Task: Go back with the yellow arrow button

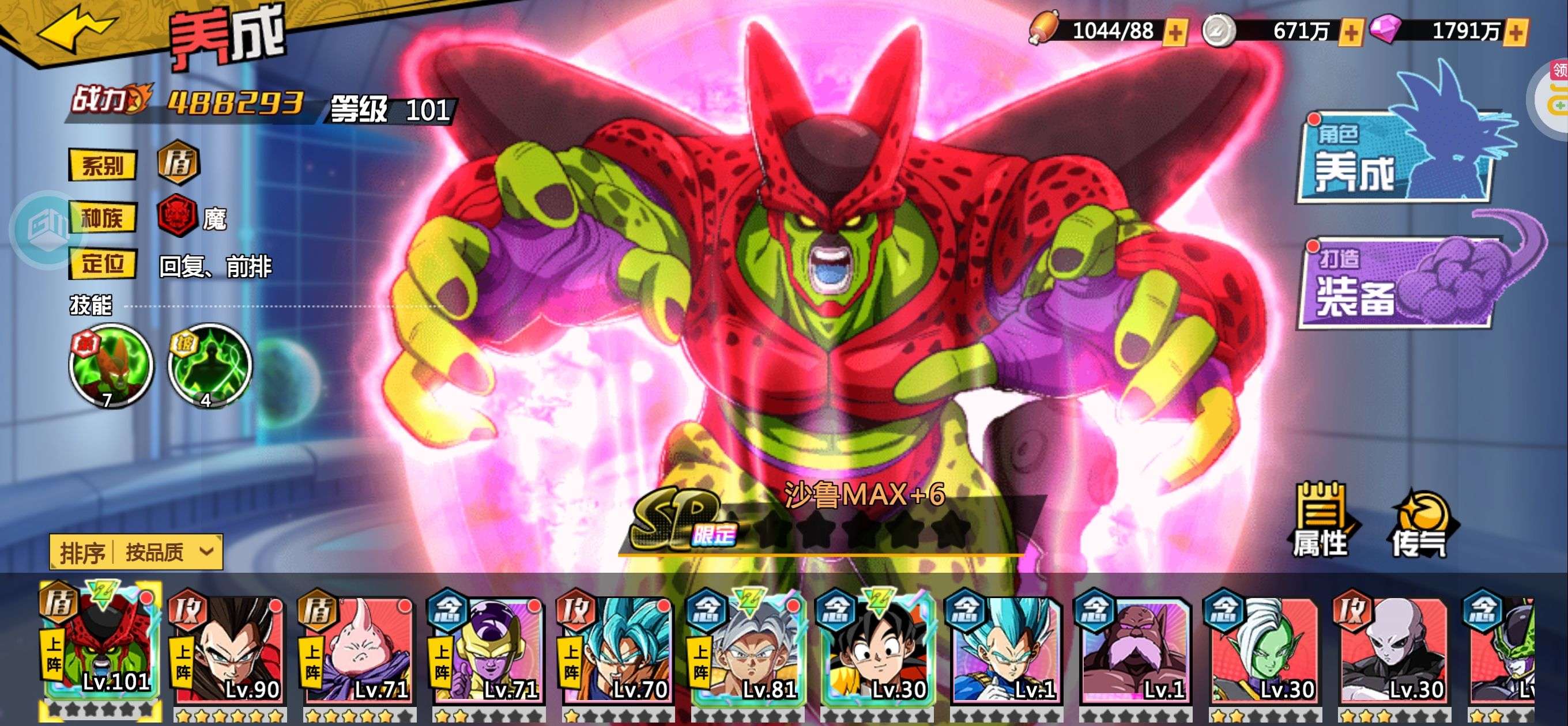Action: click(x=74, y=31)
